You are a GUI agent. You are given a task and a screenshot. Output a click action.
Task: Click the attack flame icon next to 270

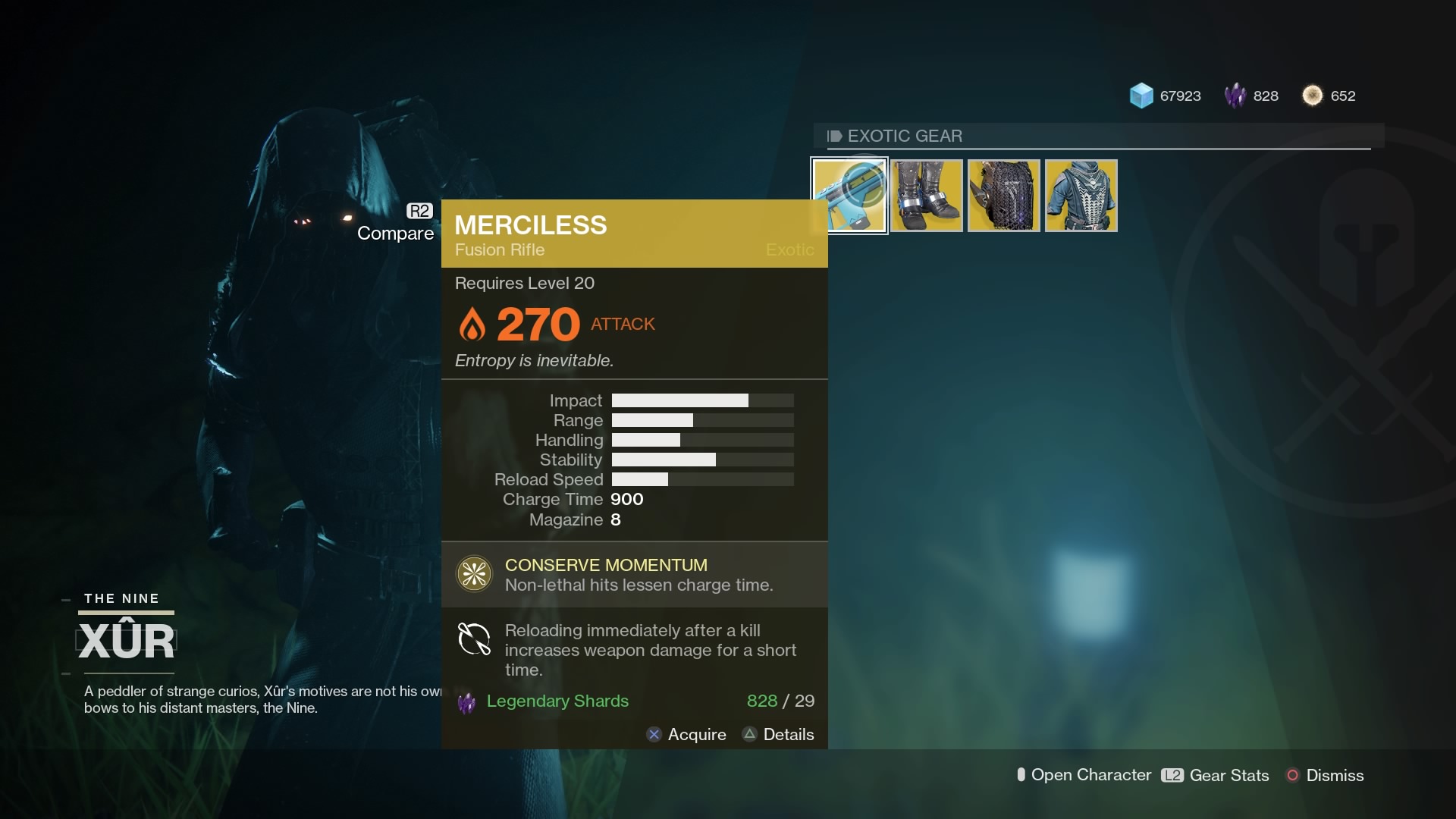pyautogui.click(x=473, y=324)
